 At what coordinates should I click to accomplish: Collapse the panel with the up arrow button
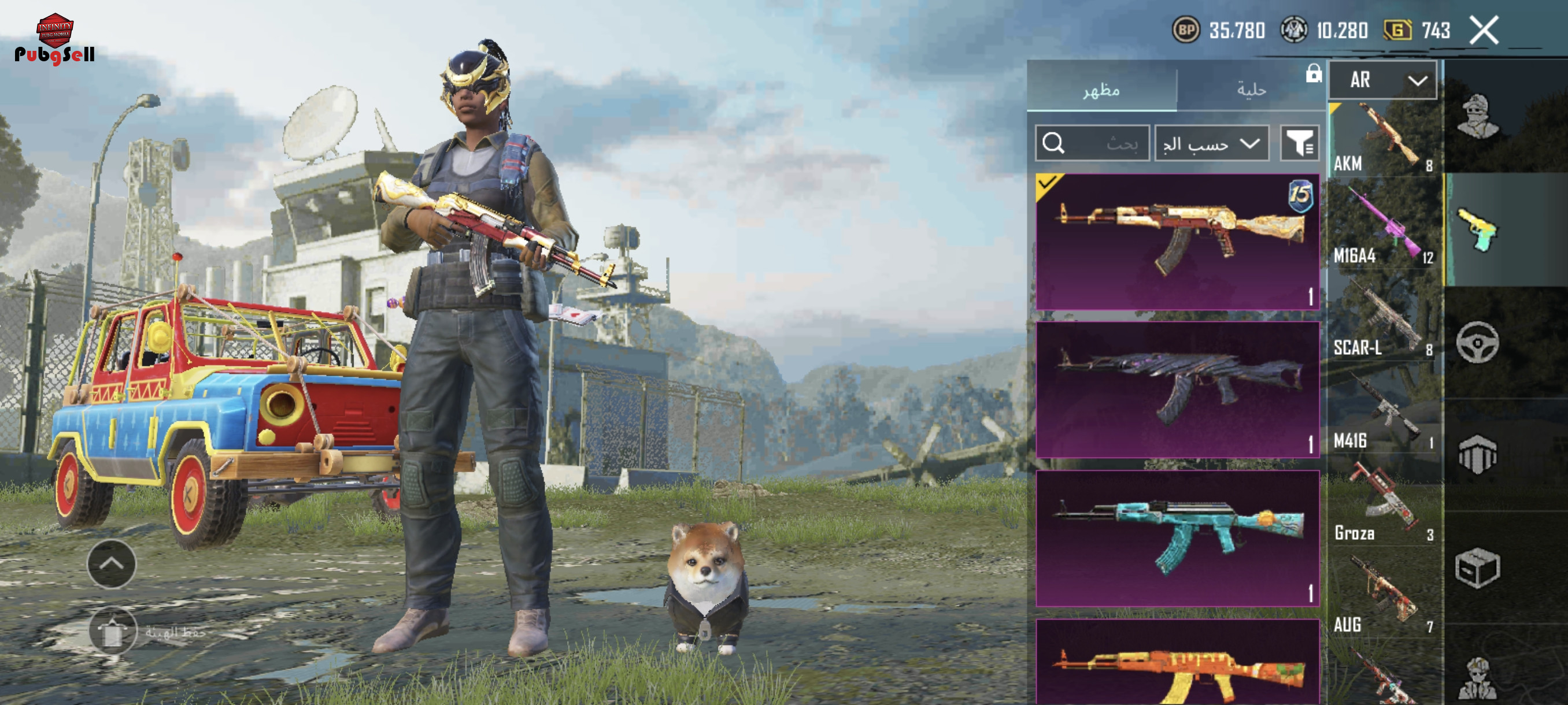tap(112, 563)
